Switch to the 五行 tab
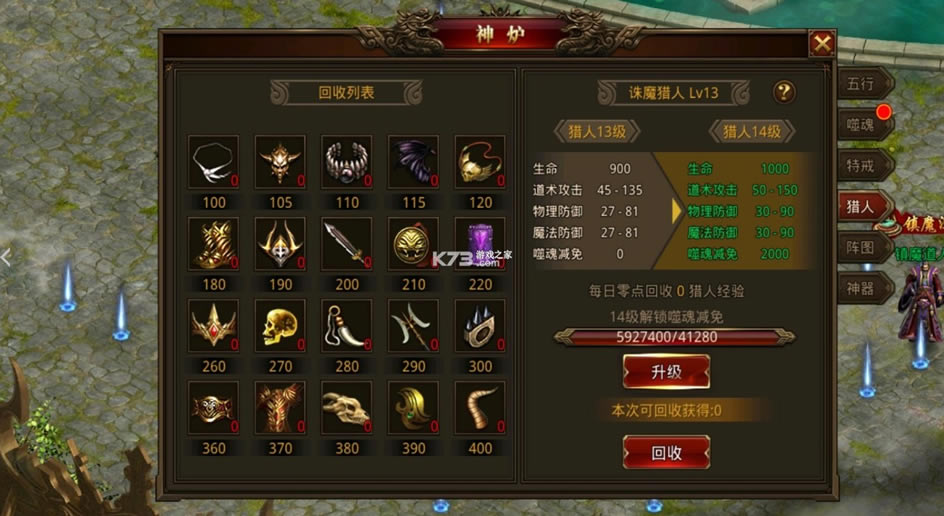944x516 pixels. [860, 84]
